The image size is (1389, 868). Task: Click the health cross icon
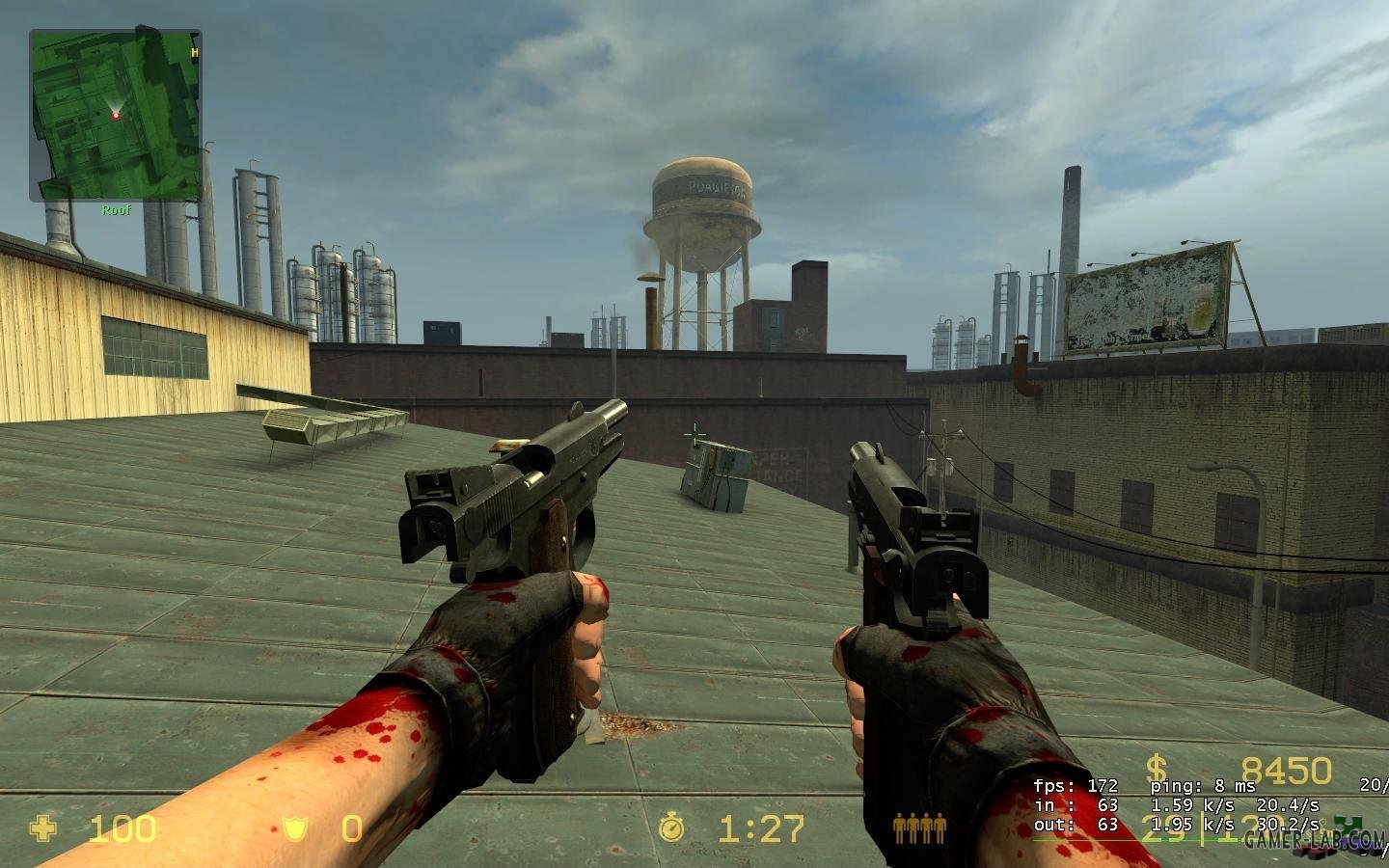(x=43, y=828)
